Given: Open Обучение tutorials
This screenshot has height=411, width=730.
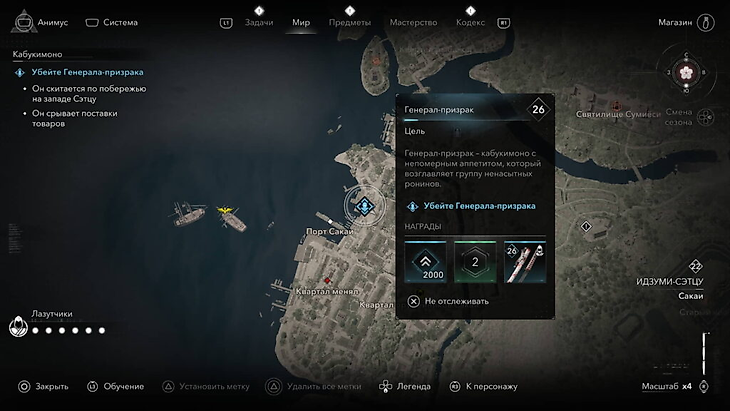Looking at the screenshot, I should click(115, 386).
